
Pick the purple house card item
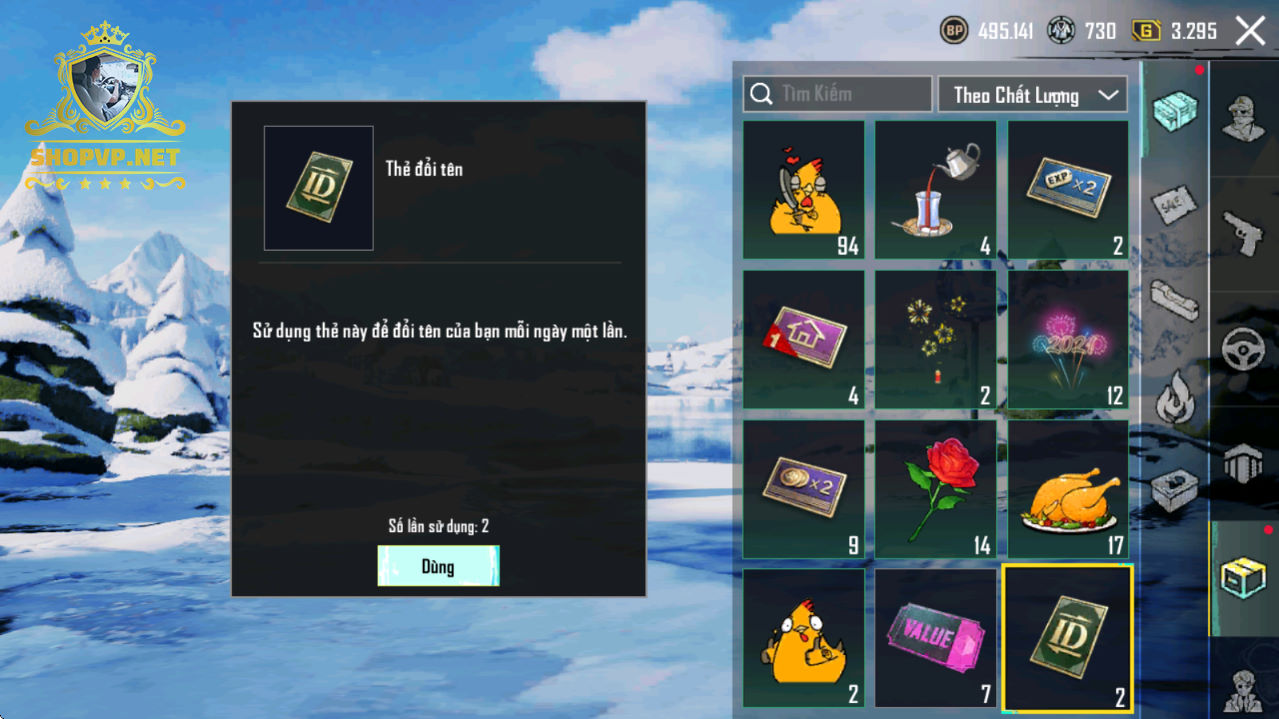(x=804, y=339)
